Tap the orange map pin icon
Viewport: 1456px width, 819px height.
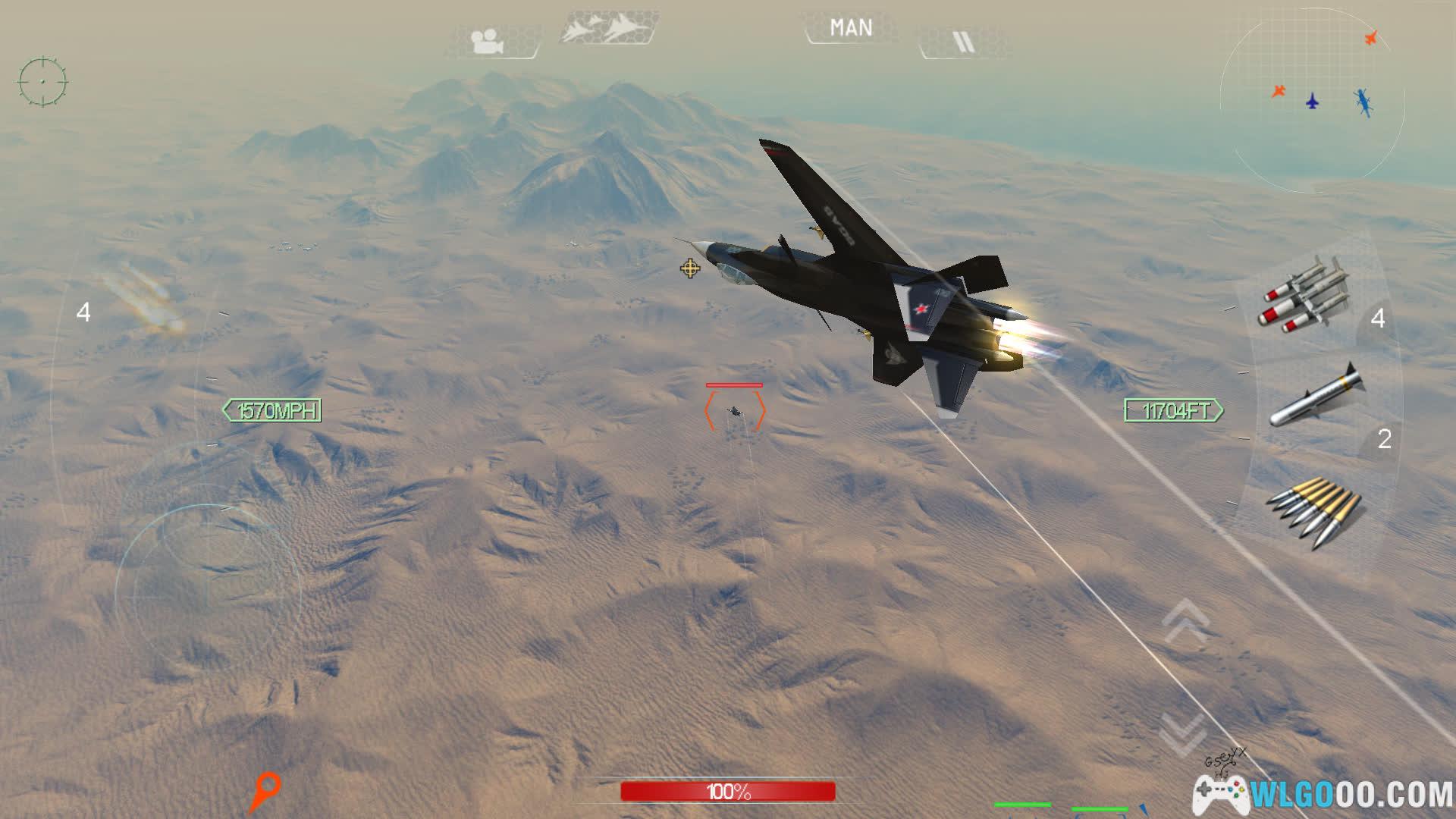265,791
